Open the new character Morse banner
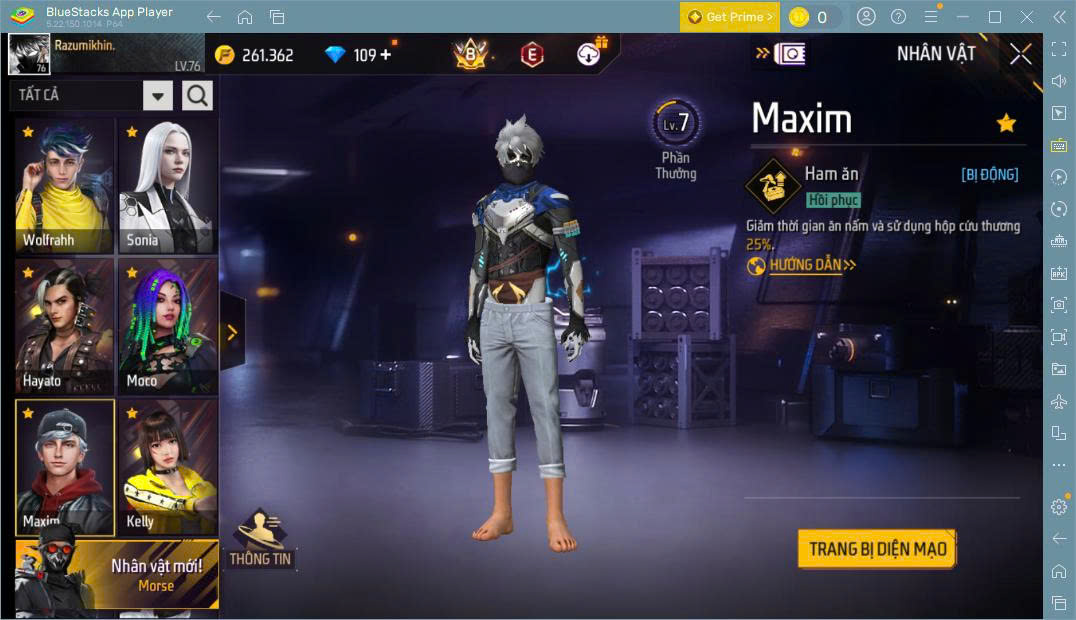The image size is (1076, 620). pyautogui.click(x=117, y=575)
